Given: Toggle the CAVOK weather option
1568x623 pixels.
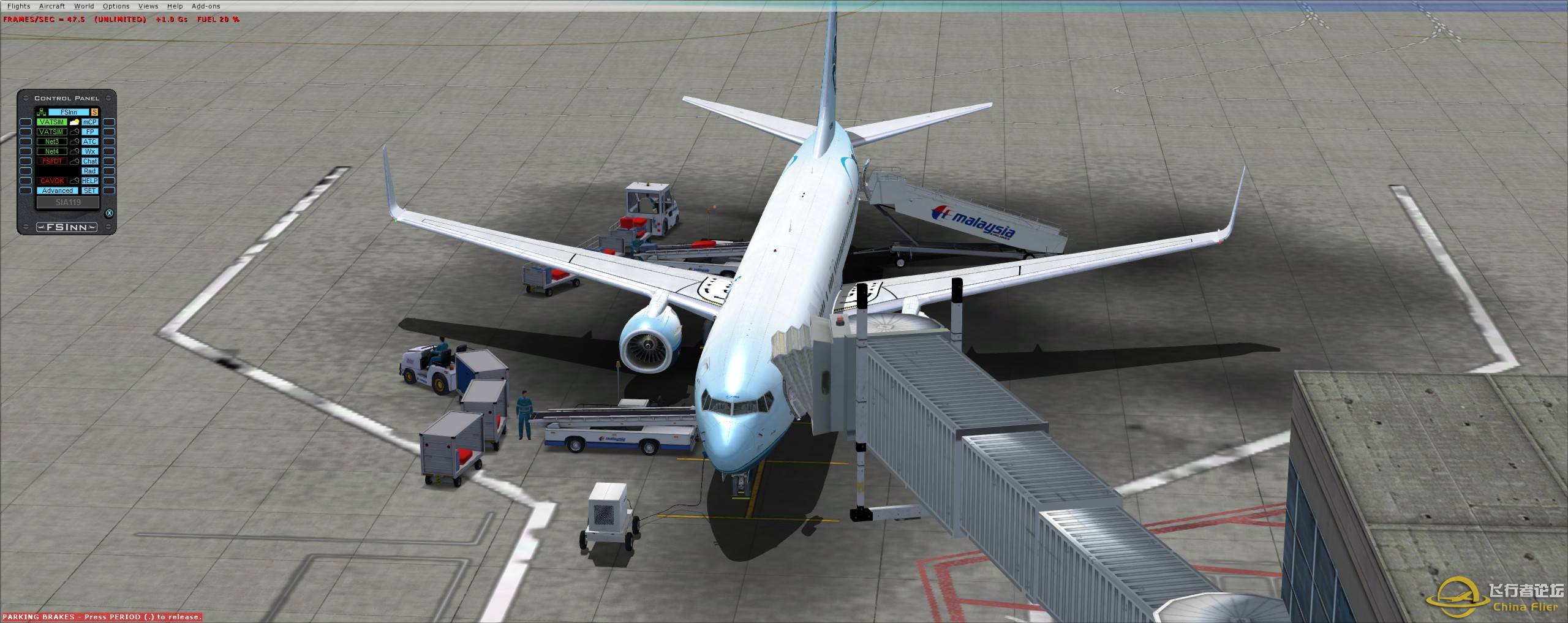Looking at the screenshot, I should (51, 181).
